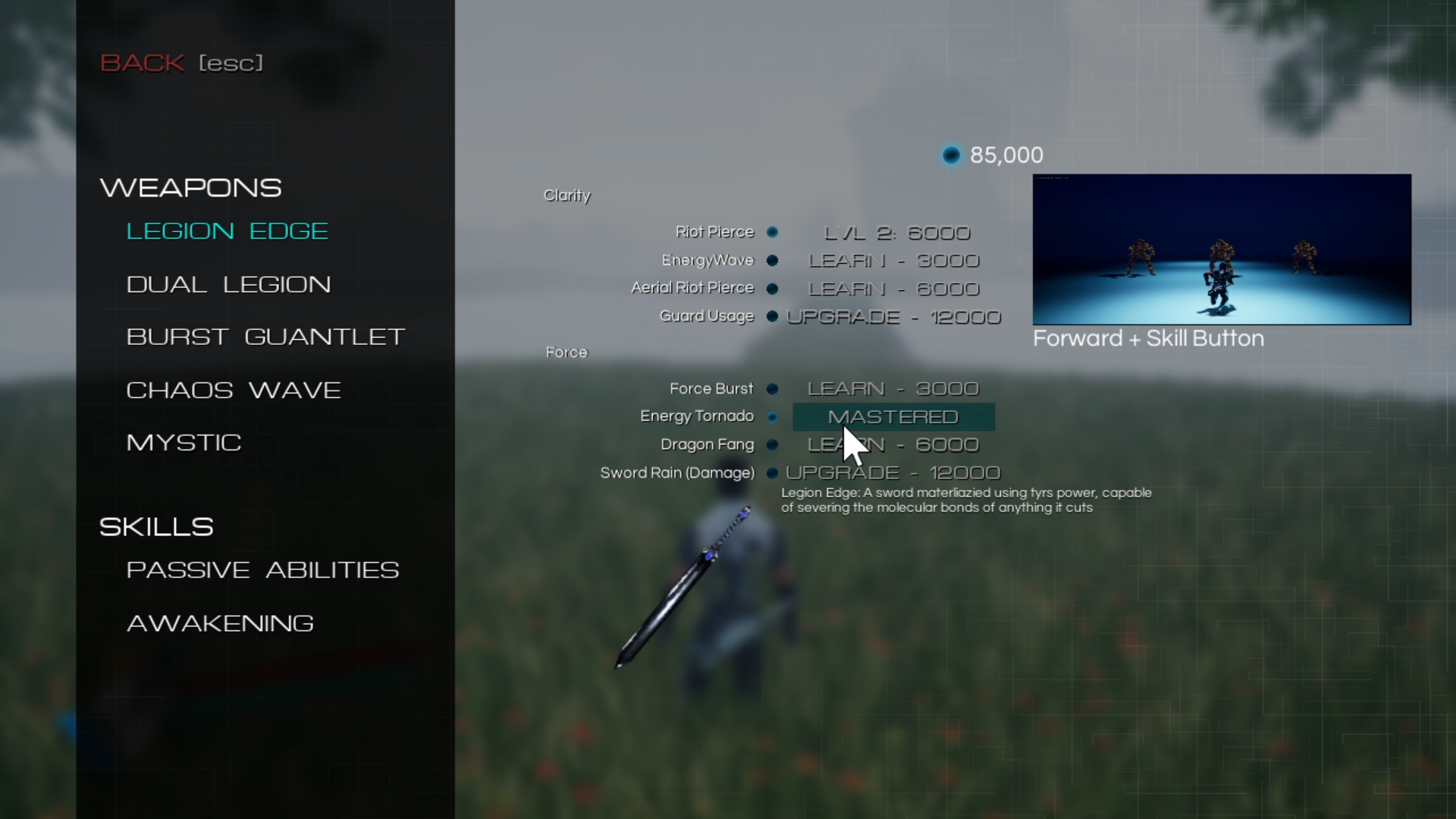Upgrade Riot Pierce to LVL 2

pos(897,233)
